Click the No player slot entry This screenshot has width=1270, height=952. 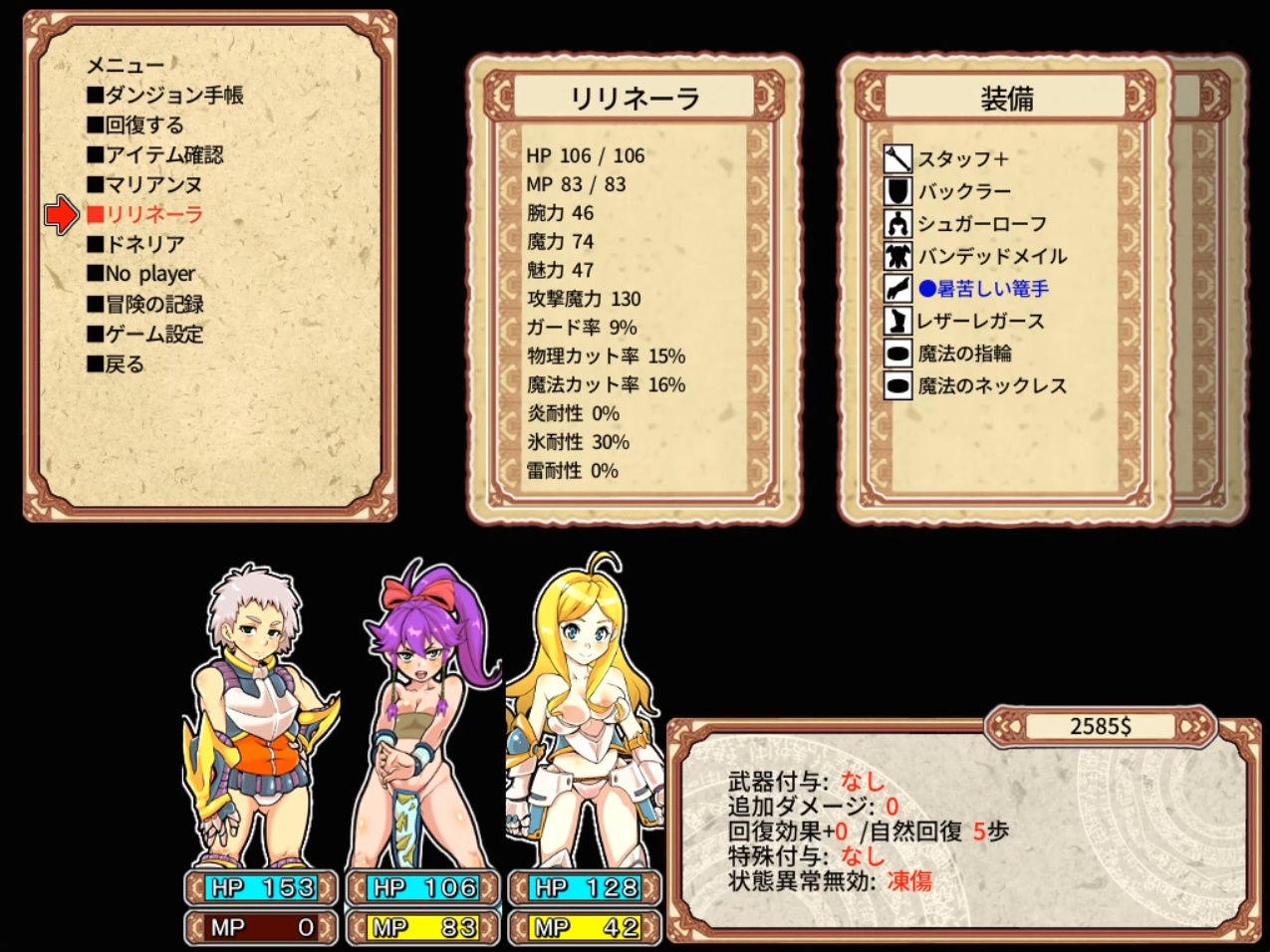(x=140, y=274)
